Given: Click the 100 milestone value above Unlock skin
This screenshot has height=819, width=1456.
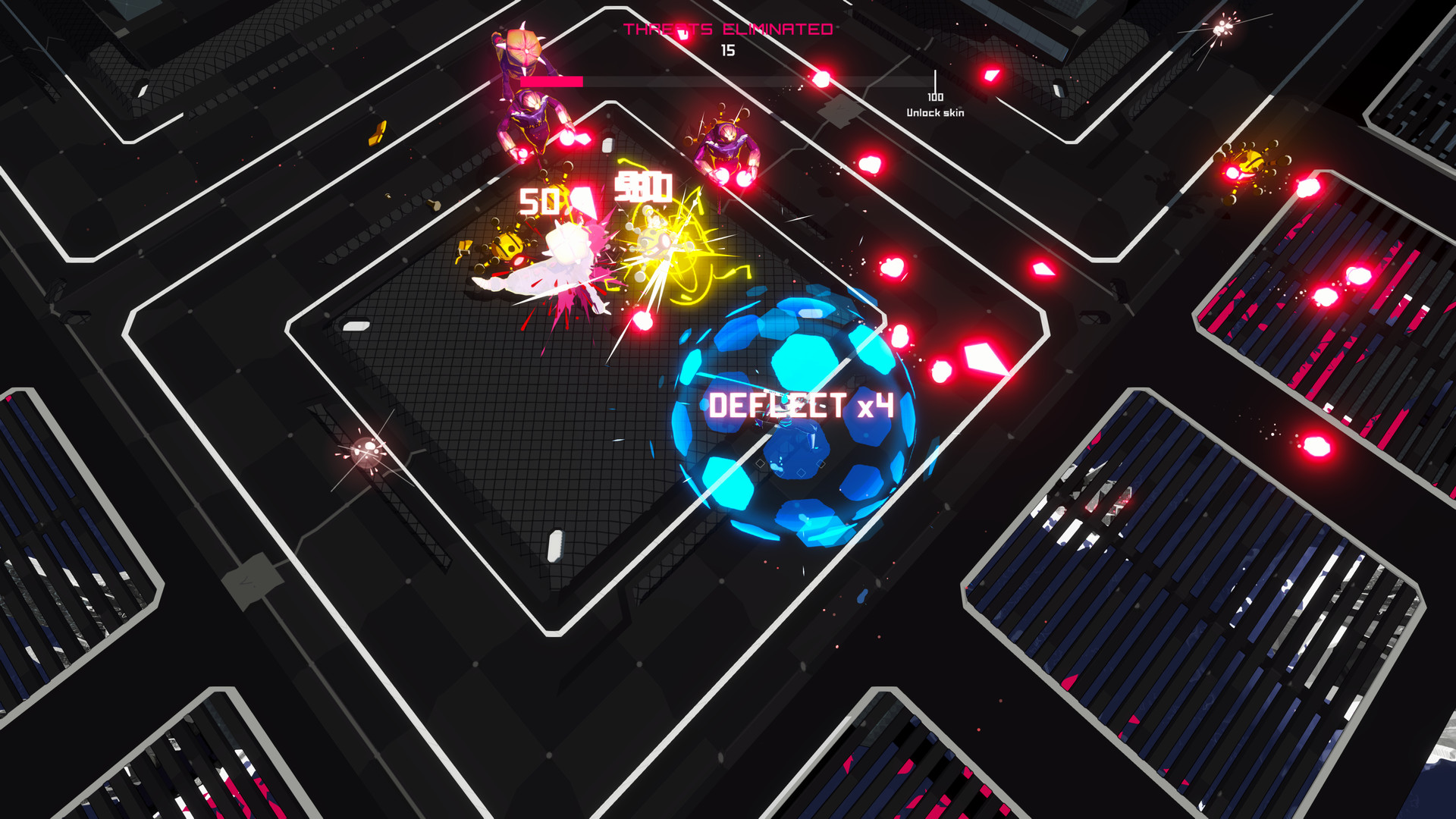Looking at the screenshot, I should 934,96.
